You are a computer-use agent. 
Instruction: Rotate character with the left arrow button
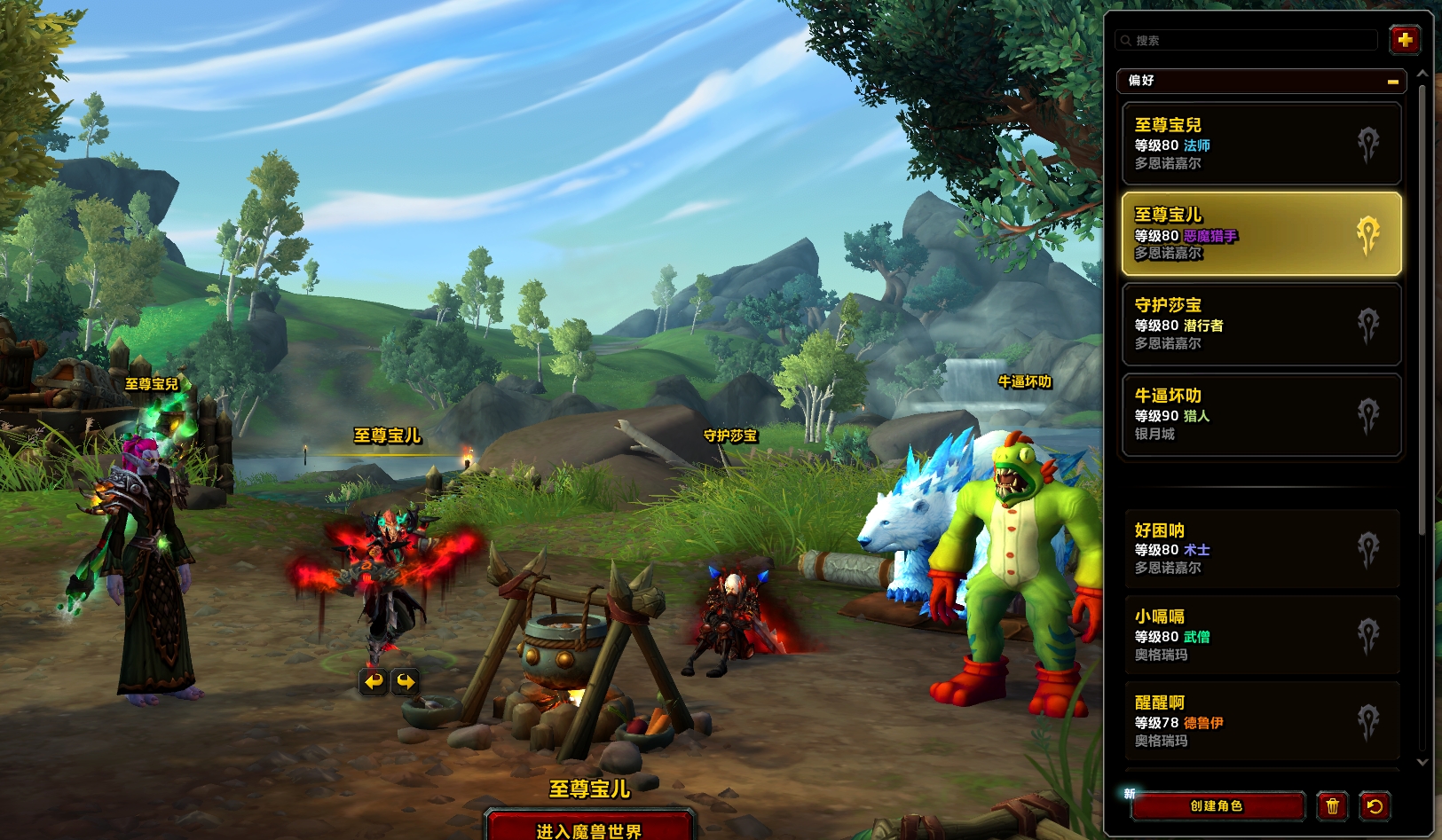point(374,681)
